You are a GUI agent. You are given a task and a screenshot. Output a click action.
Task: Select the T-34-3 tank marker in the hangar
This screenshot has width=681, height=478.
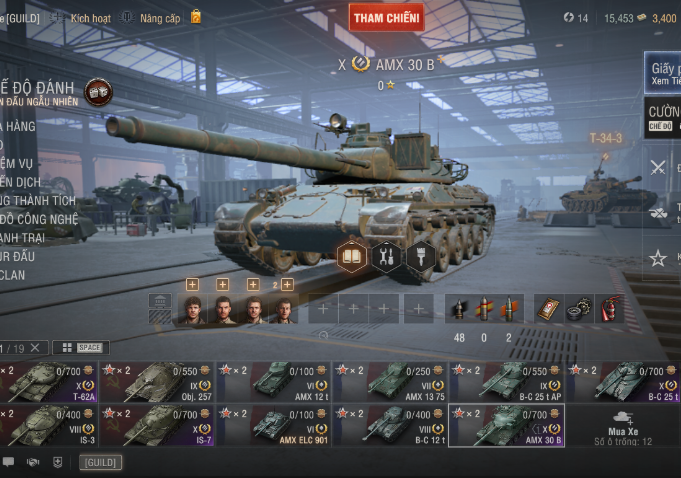605,138
